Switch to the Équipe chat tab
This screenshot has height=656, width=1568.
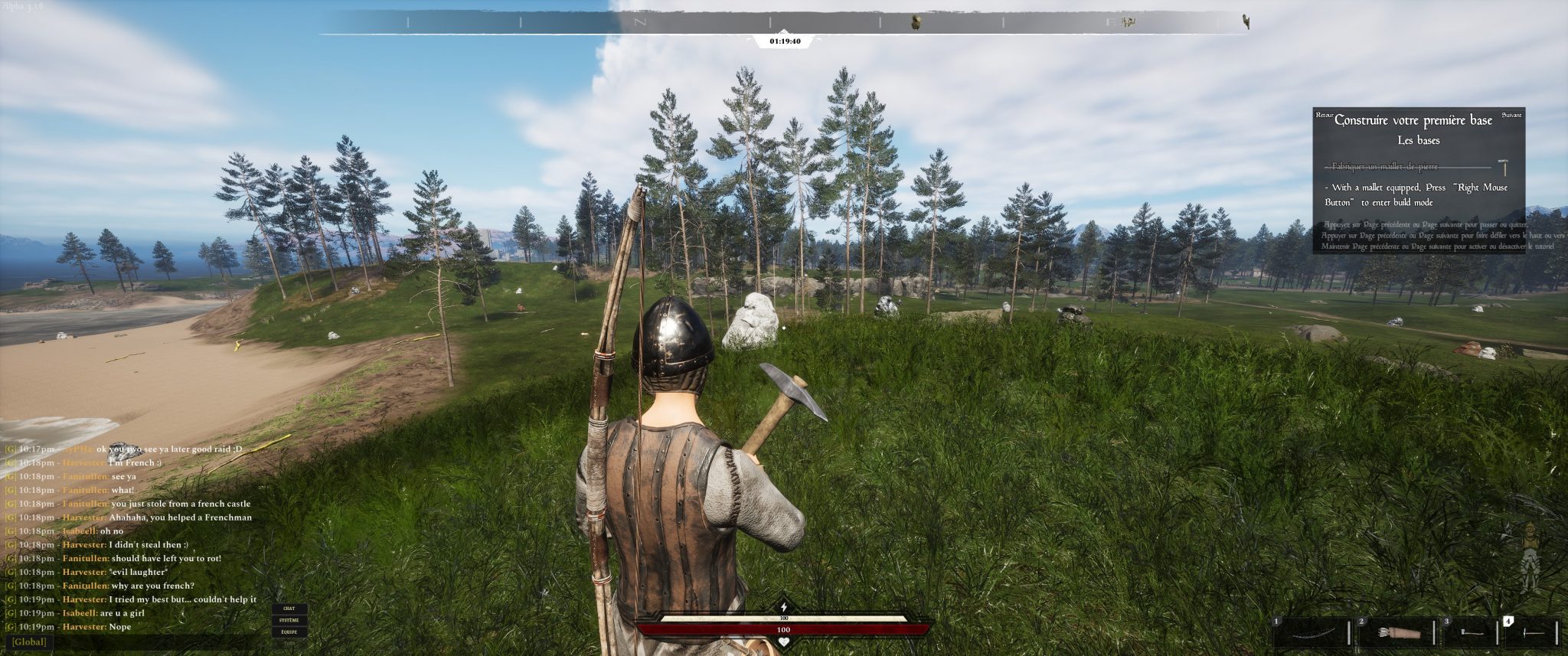click(x=289, y=632)
